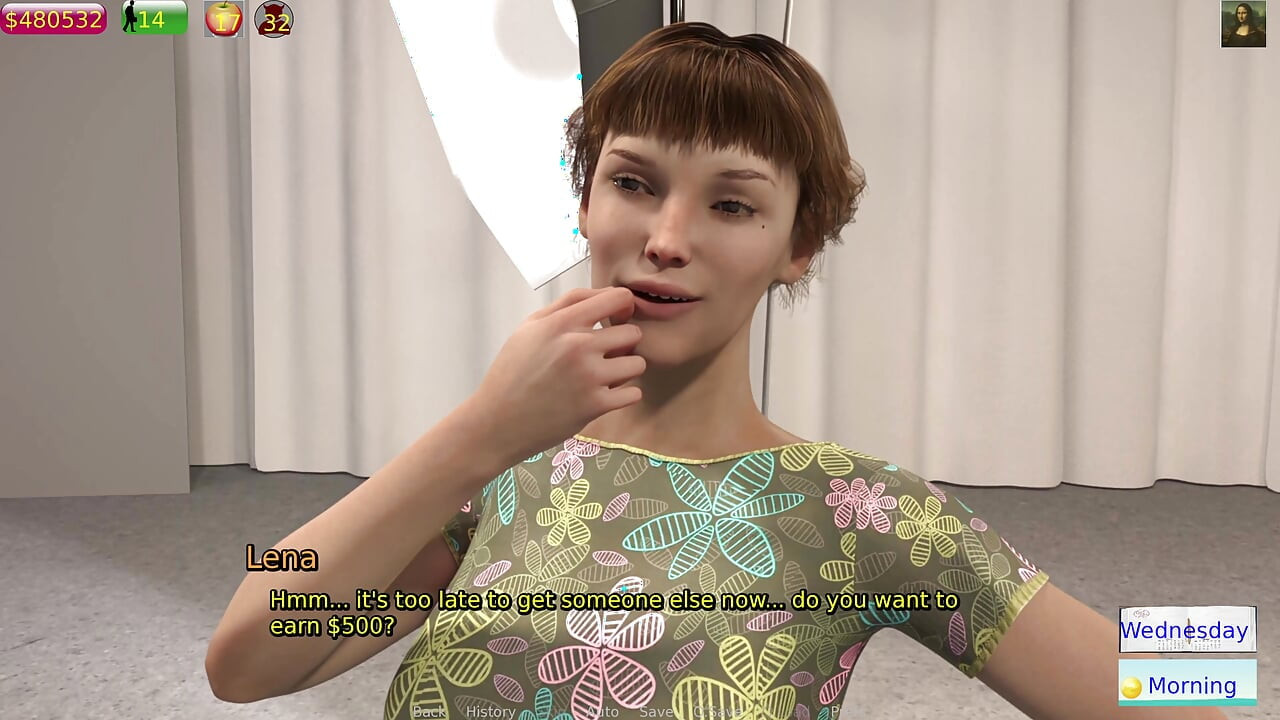Click Back in the quick menu
This screenshot has height=720, width=1280.
point(428,711)
